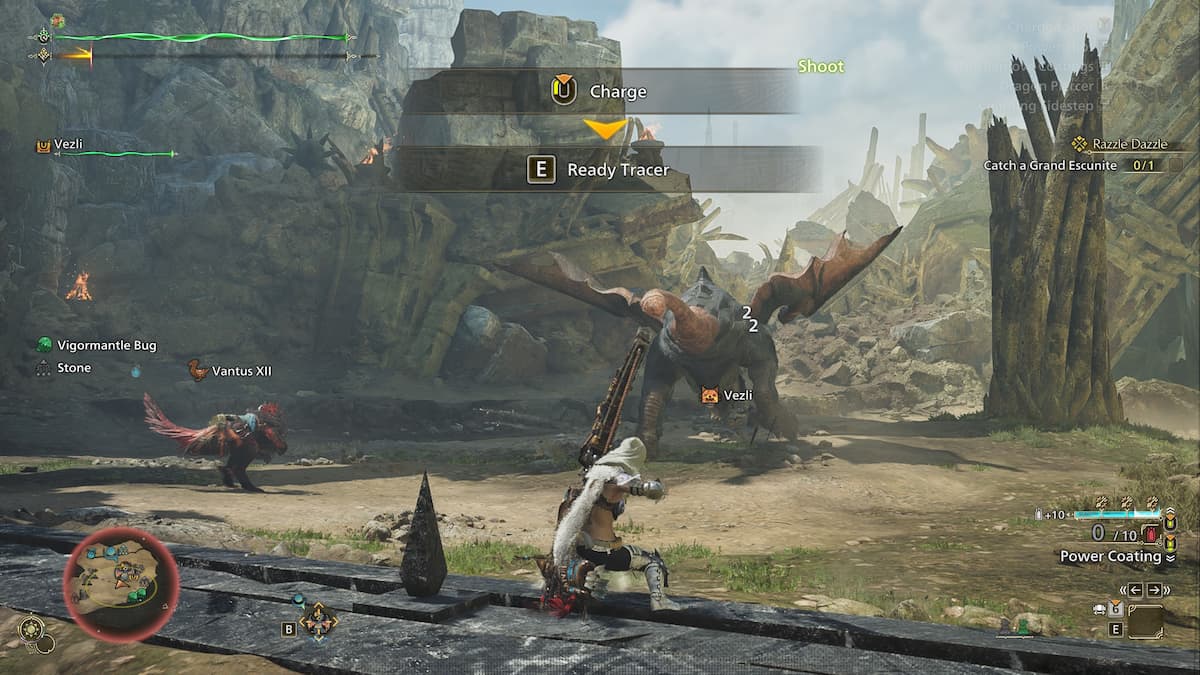Screen dimensions: 1200x675
Task: Cycle item bar with left arrow
Action: click(x=1134, y=590)
